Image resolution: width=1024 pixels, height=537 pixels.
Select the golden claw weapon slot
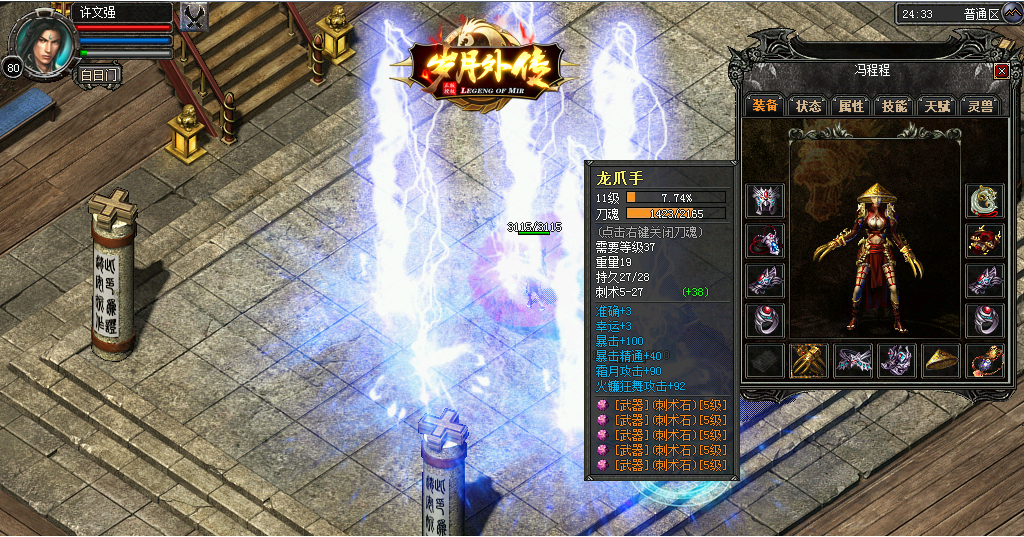pyautogui.click(x=808, y=360)
